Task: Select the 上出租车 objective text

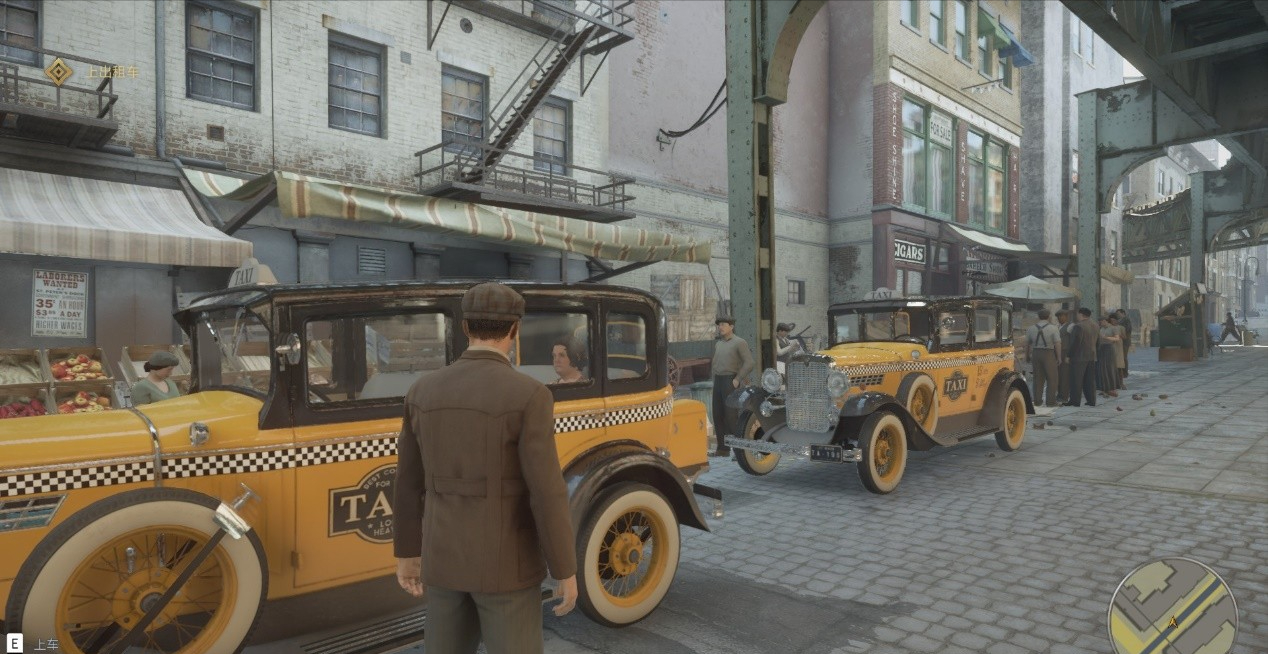Action: click(112, 72)
